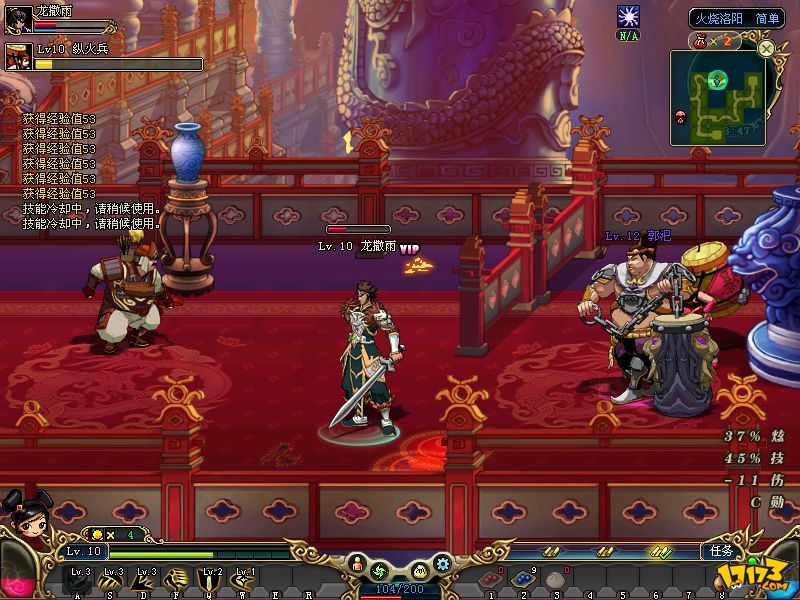Screen dimensions: 800x600
Task: Trigger the claw skill in slot F
Action: pyautogui.click(x=177, y=579)
